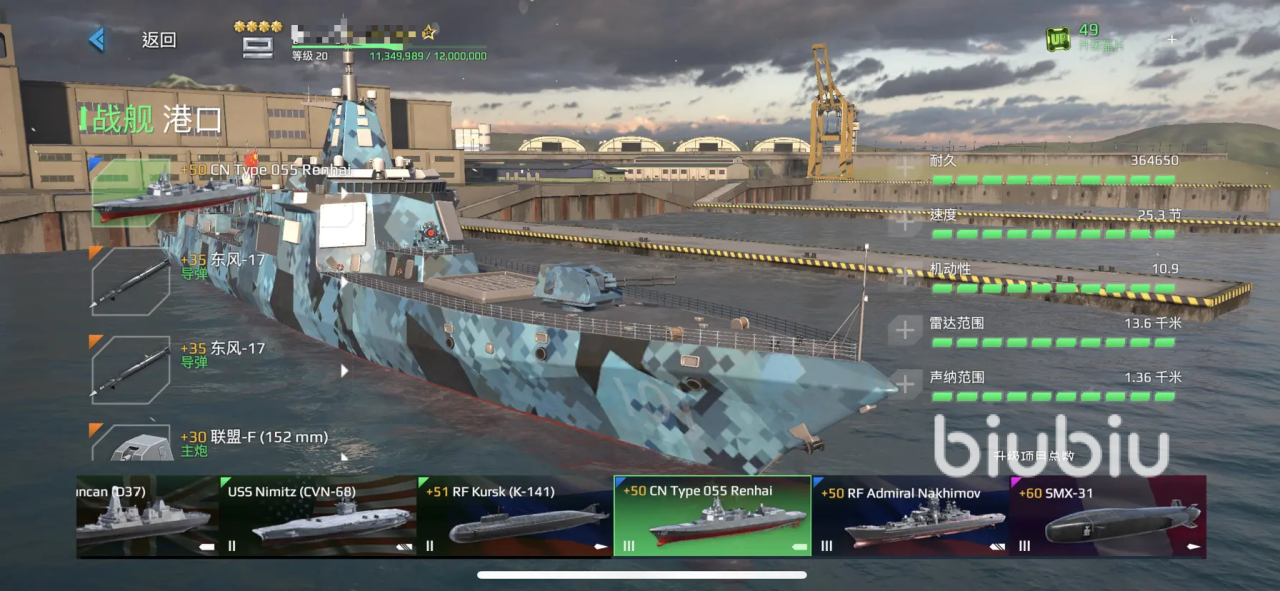The width and height of the screenshot is (1280, 591).
Task: Upgrade the 雷达范围 radar range plus button
Action: pyautogui.click(x=905, y=330)
